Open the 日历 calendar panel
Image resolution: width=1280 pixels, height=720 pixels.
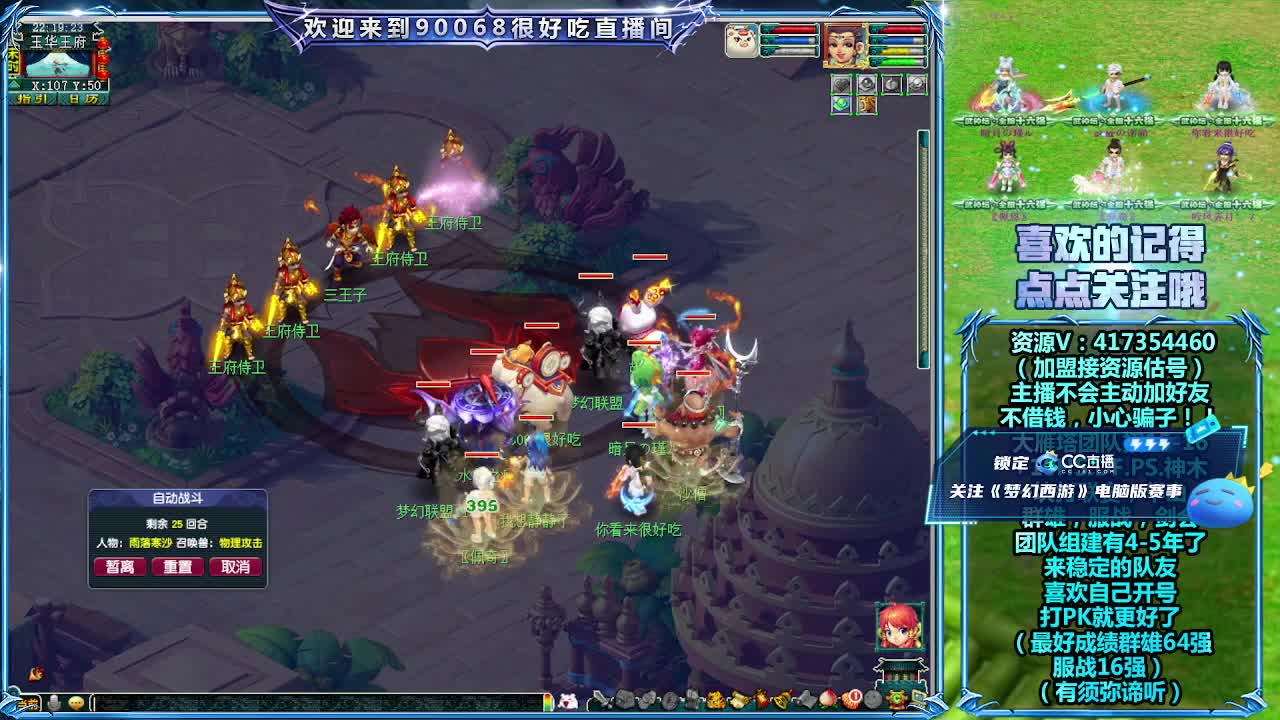83,98
